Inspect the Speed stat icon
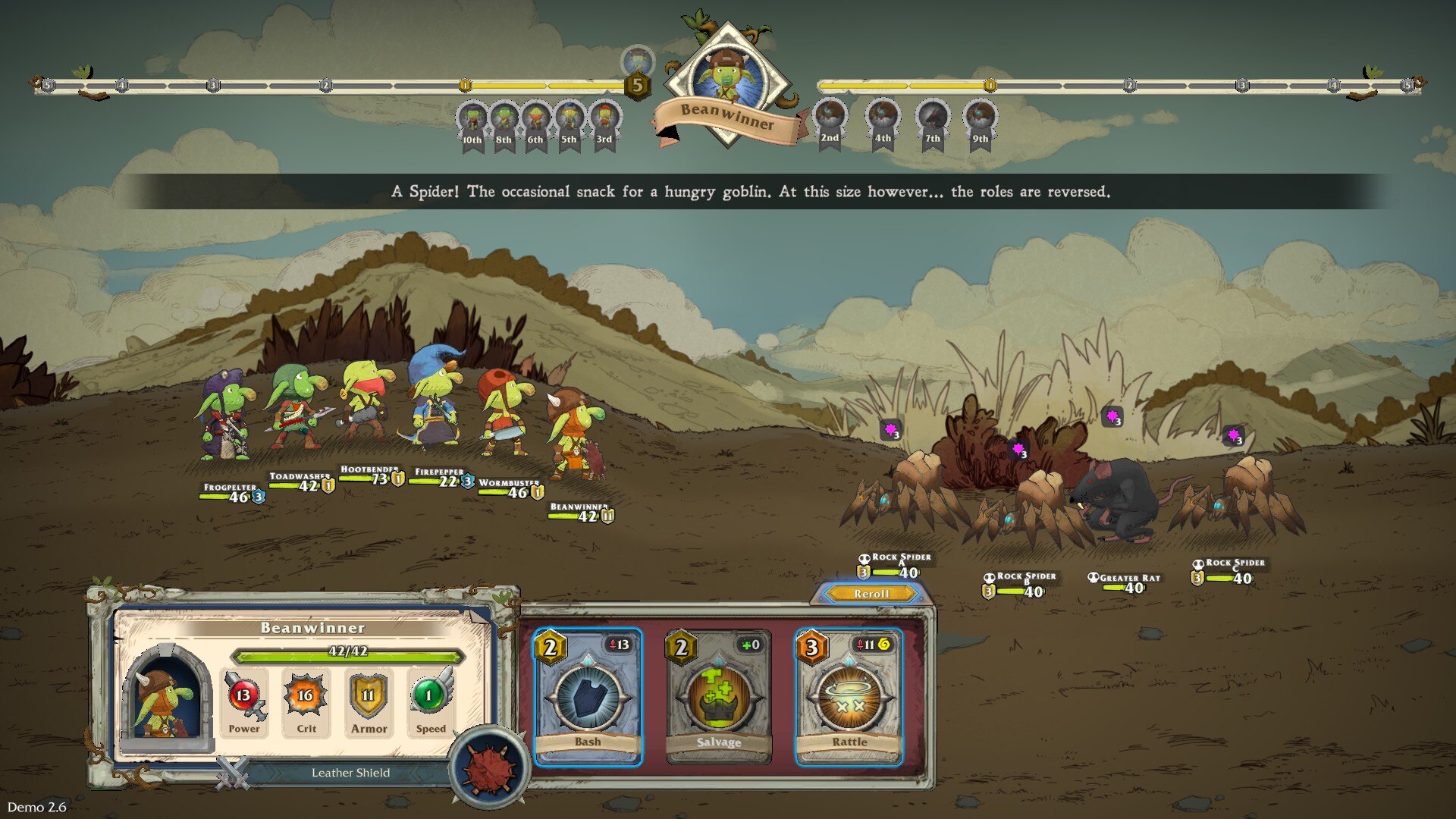The width and height of the screenshot is (1456, 819). [x=430, y=696]
